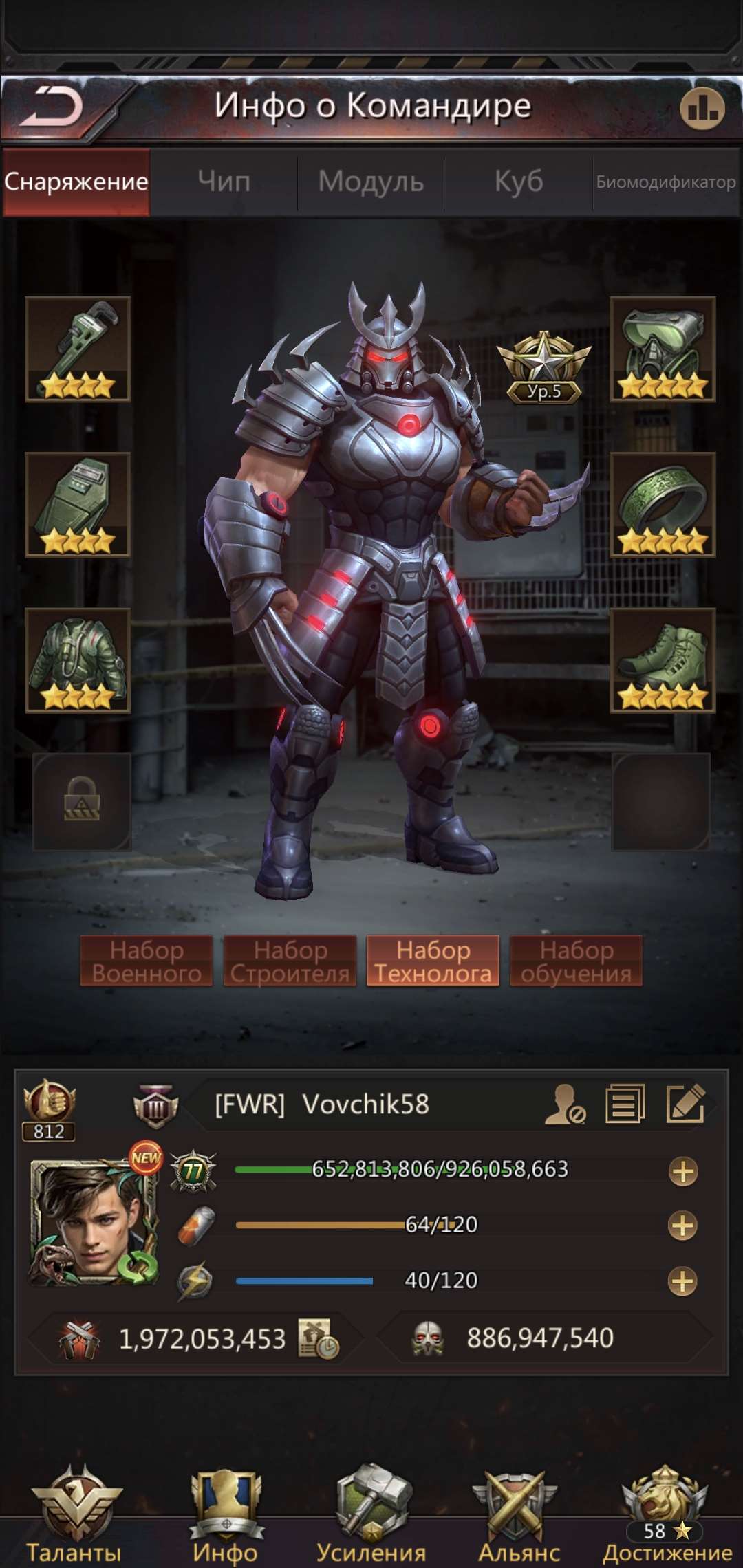
Task: Select the Куб tab
Action: 518,182
